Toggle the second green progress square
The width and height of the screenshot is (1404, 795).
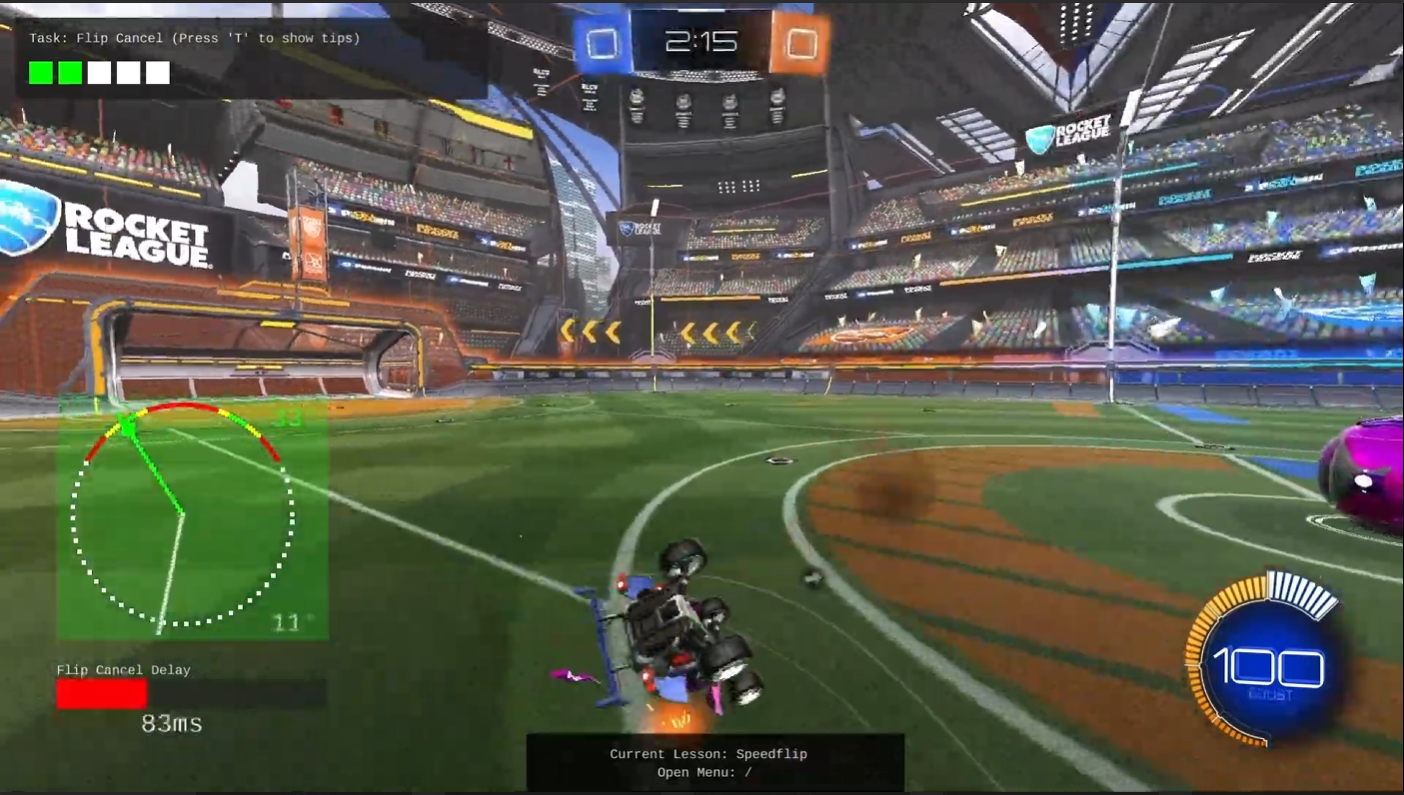pos(70,72)
